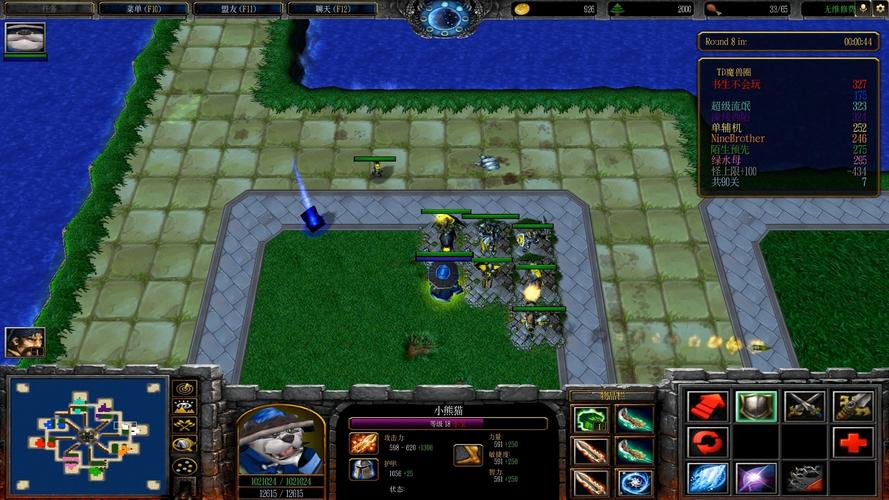This screenshot has width=889, height=500.
Task: Open the red cross hero skills button
Action: tap(853, 441)
